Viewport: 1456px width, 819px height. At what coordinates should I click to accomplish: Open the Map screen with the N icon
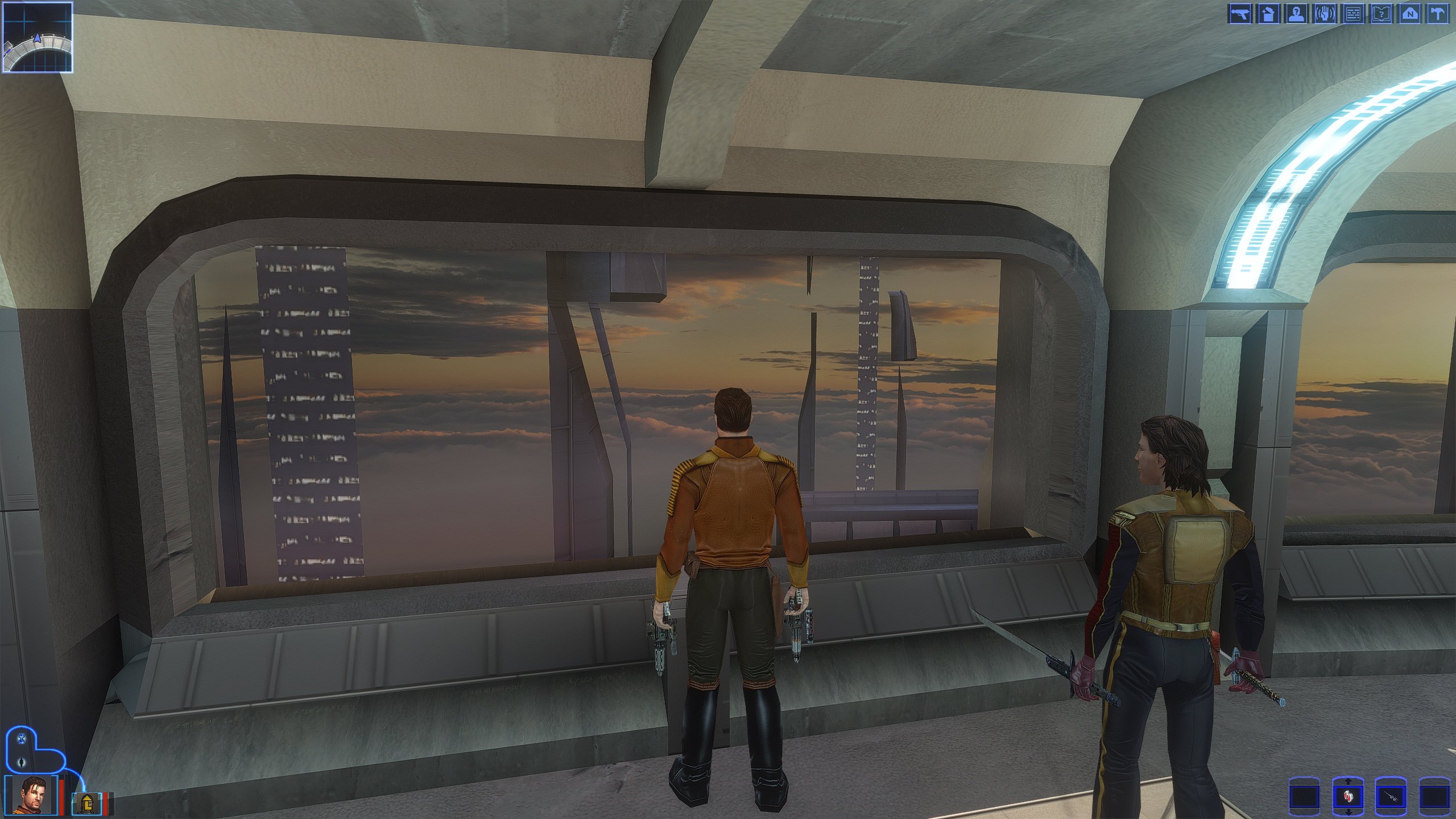click(1410, 14)
